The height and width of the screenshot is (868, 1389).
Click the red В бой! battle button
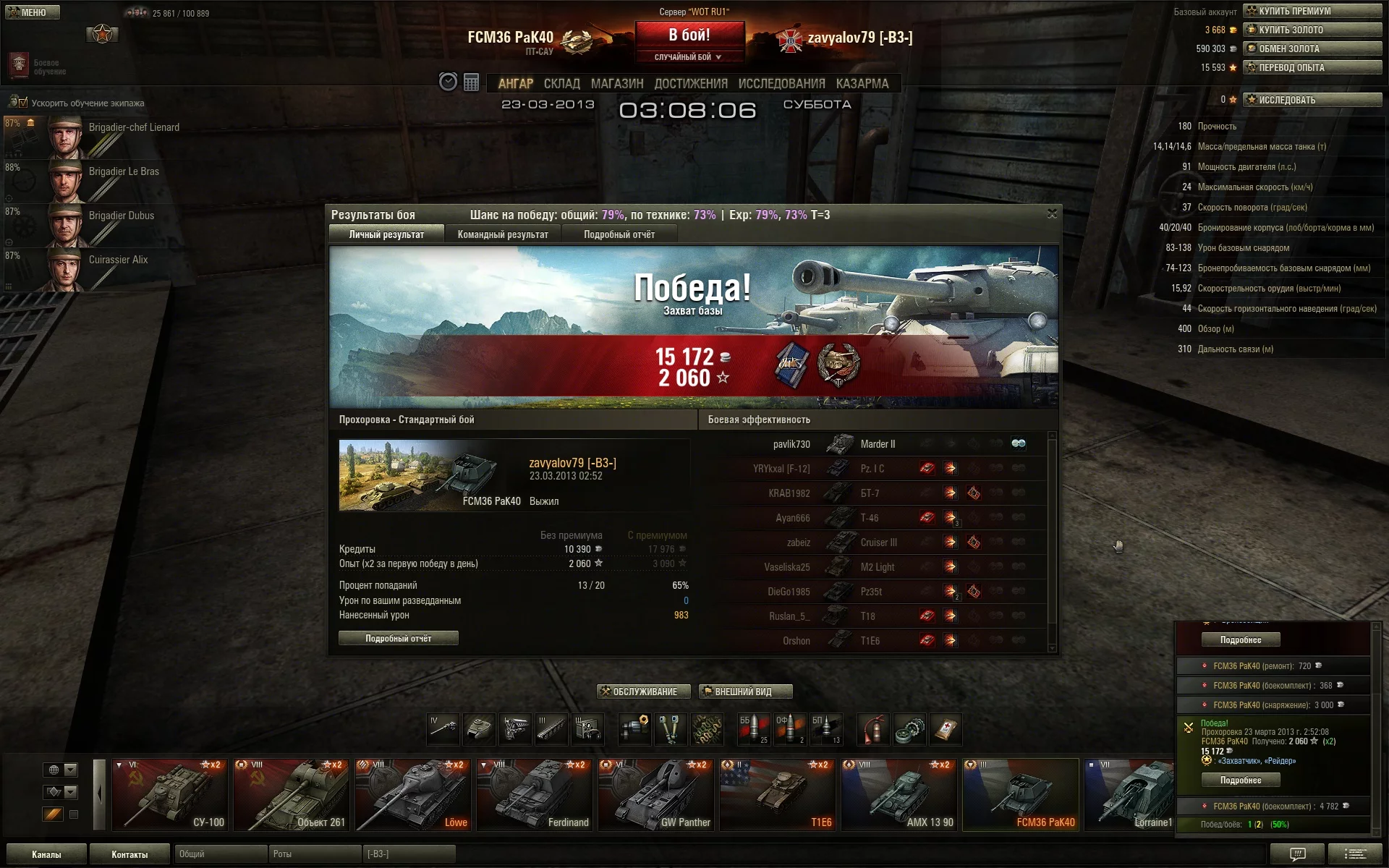[689, 36]
